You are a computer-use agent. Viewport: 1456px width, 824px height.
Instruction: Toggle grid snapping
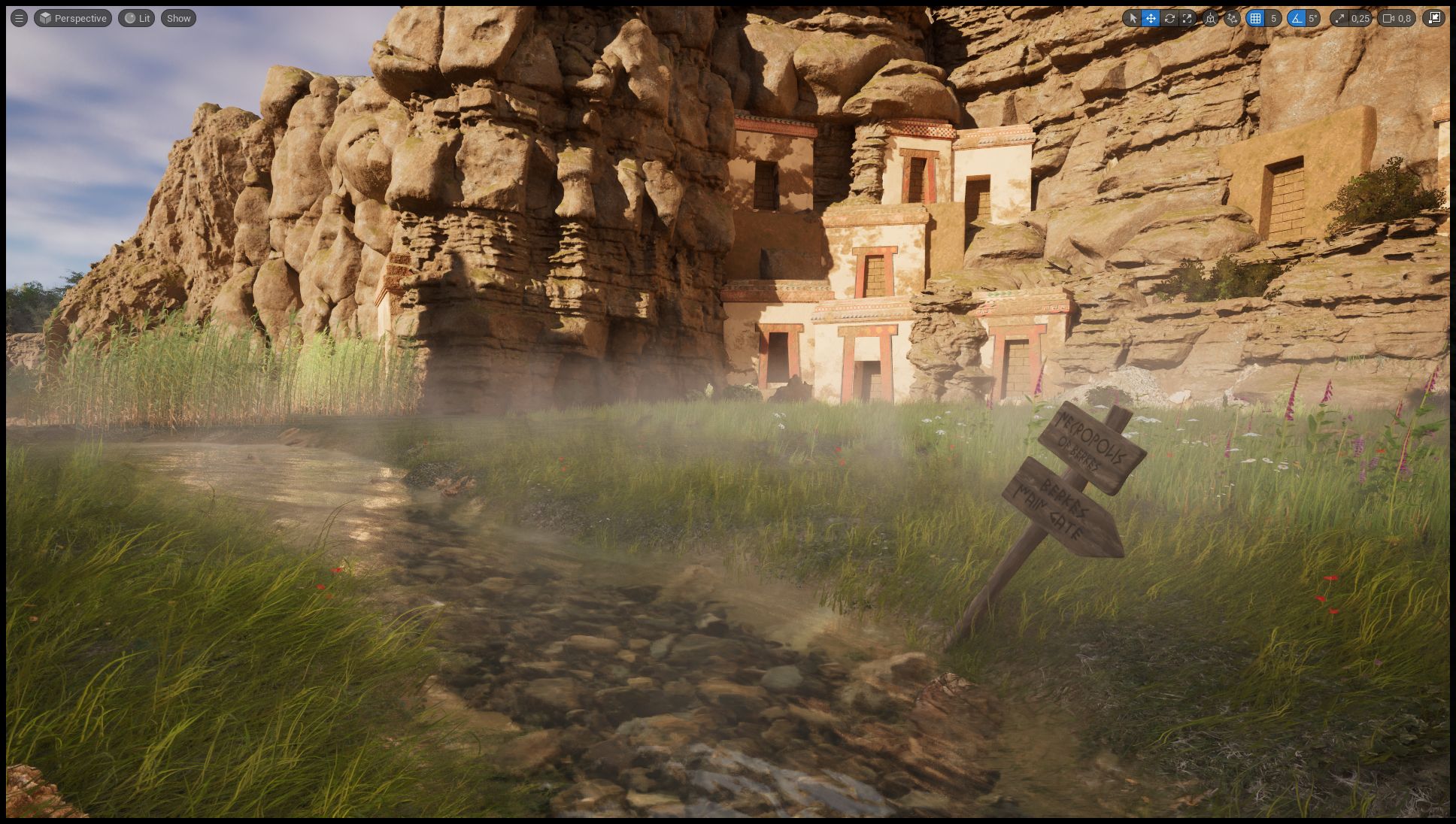[1255, 18]
